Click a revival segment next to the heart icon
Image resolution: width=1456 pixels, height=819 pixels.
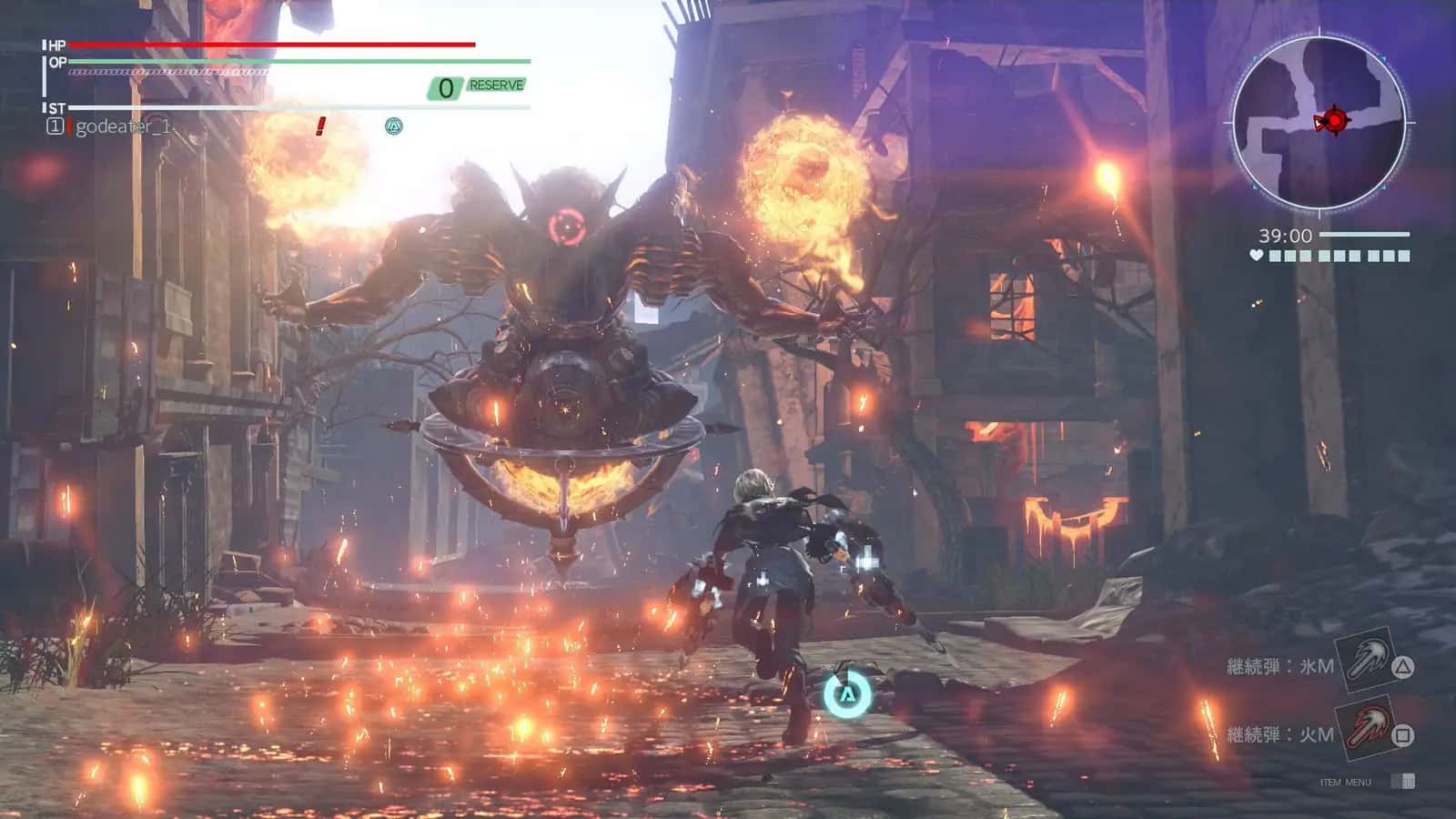[x=1275, y=256]
